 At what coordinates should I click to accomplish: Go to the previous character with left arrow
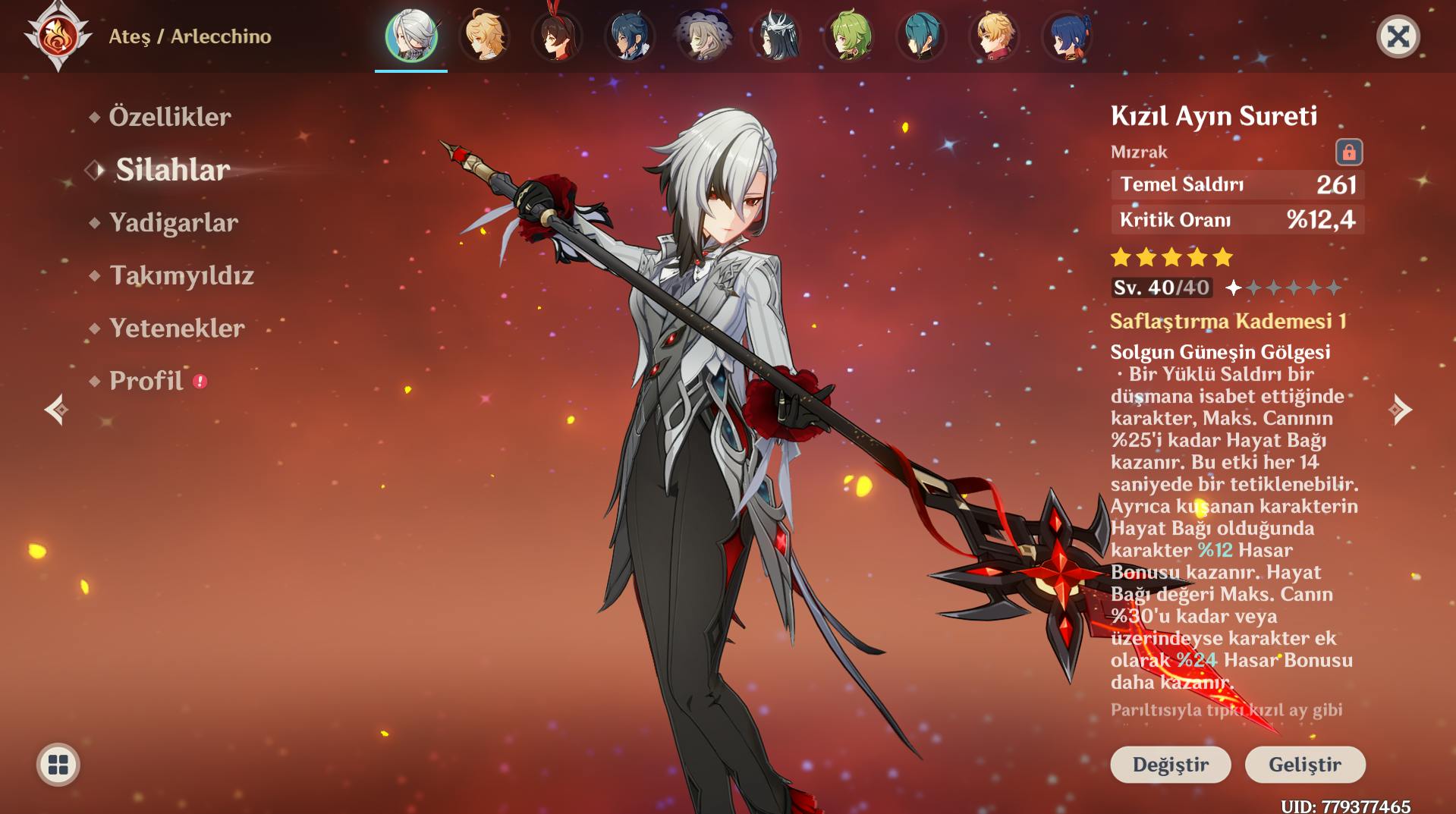coord(56,410)
